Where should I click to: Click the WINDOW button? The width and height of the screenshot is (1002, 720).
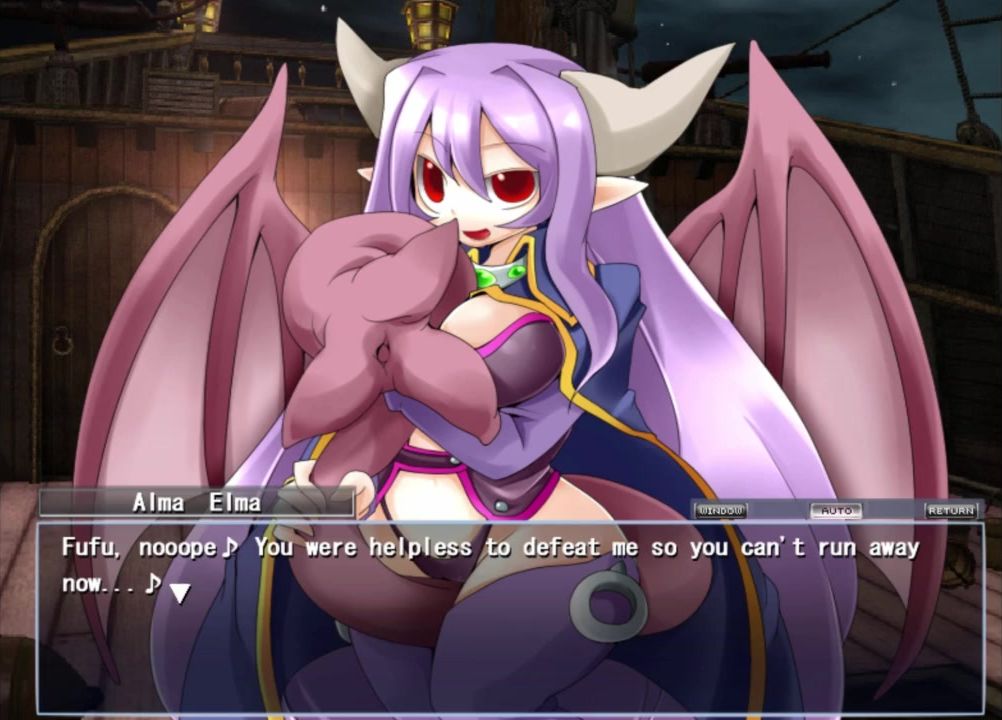click(720, 510)
